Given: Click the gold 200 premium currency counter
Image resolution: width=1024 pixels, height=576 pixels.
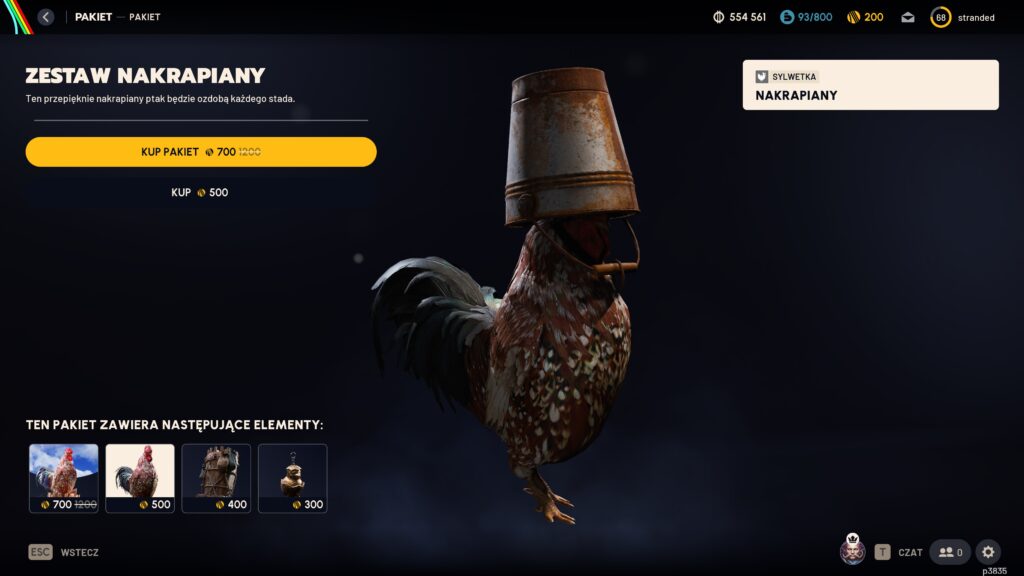Looking at the screenshot, I should click(x=865, y=17).
